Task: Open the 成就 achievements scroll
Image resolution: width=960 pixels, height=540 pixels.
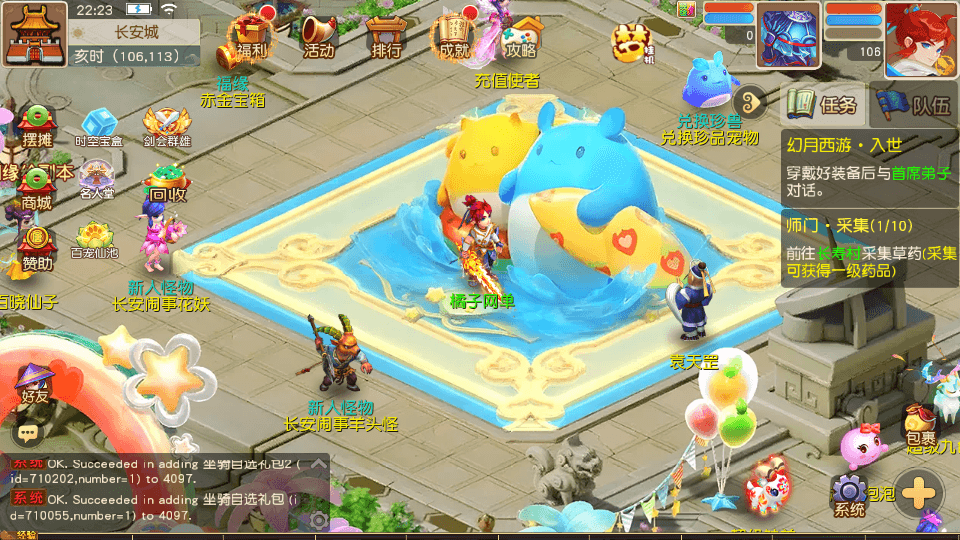Action: click(x=453, y=36)
